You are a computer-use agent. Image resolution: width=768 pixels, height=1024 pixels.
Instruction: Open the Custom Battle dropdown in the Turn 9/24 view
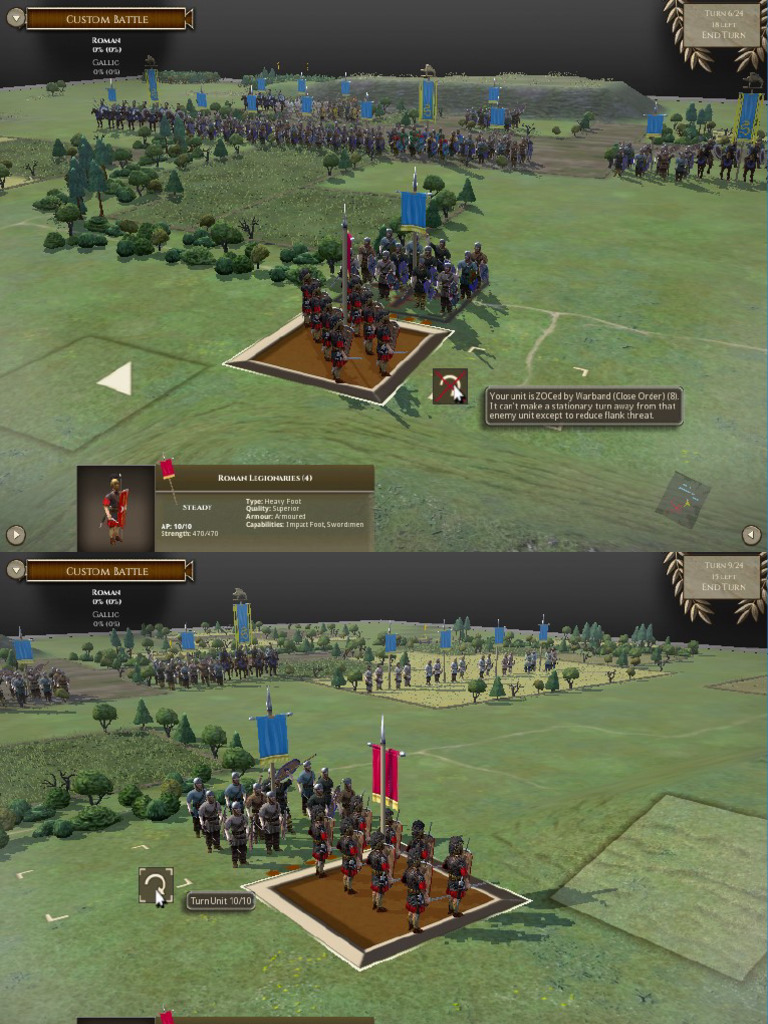point(15,571)
